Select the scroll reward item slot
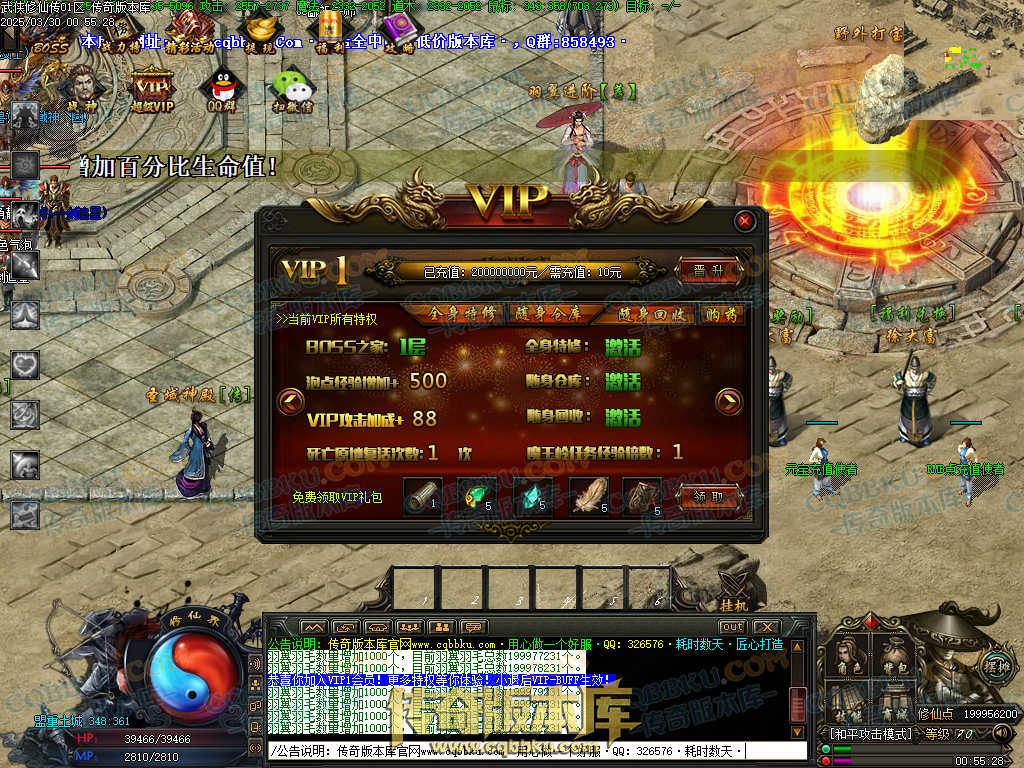1024x768 pixels. [422, 496]
